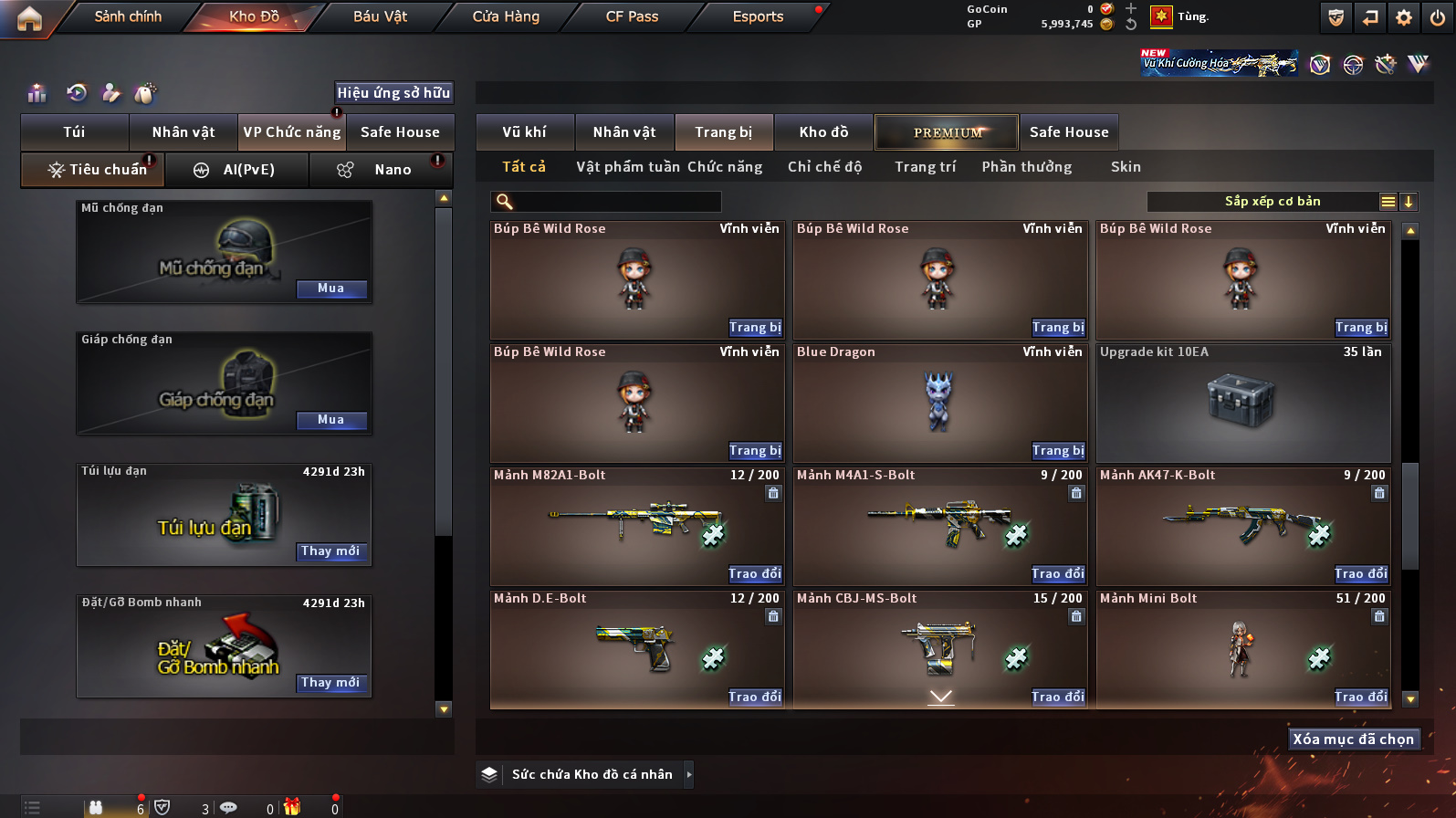
Task: Select the PREMIUM inventory tab
Action: [947, 132]
